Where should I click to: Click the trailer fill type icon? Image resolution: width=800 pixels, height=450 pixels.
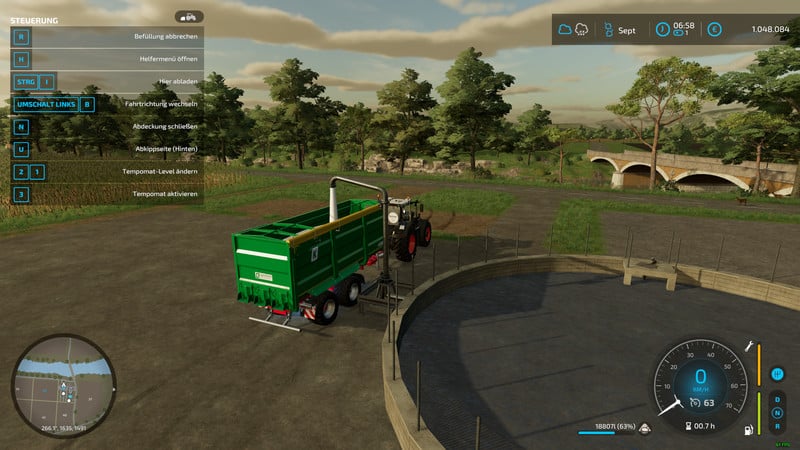[645, 430]
